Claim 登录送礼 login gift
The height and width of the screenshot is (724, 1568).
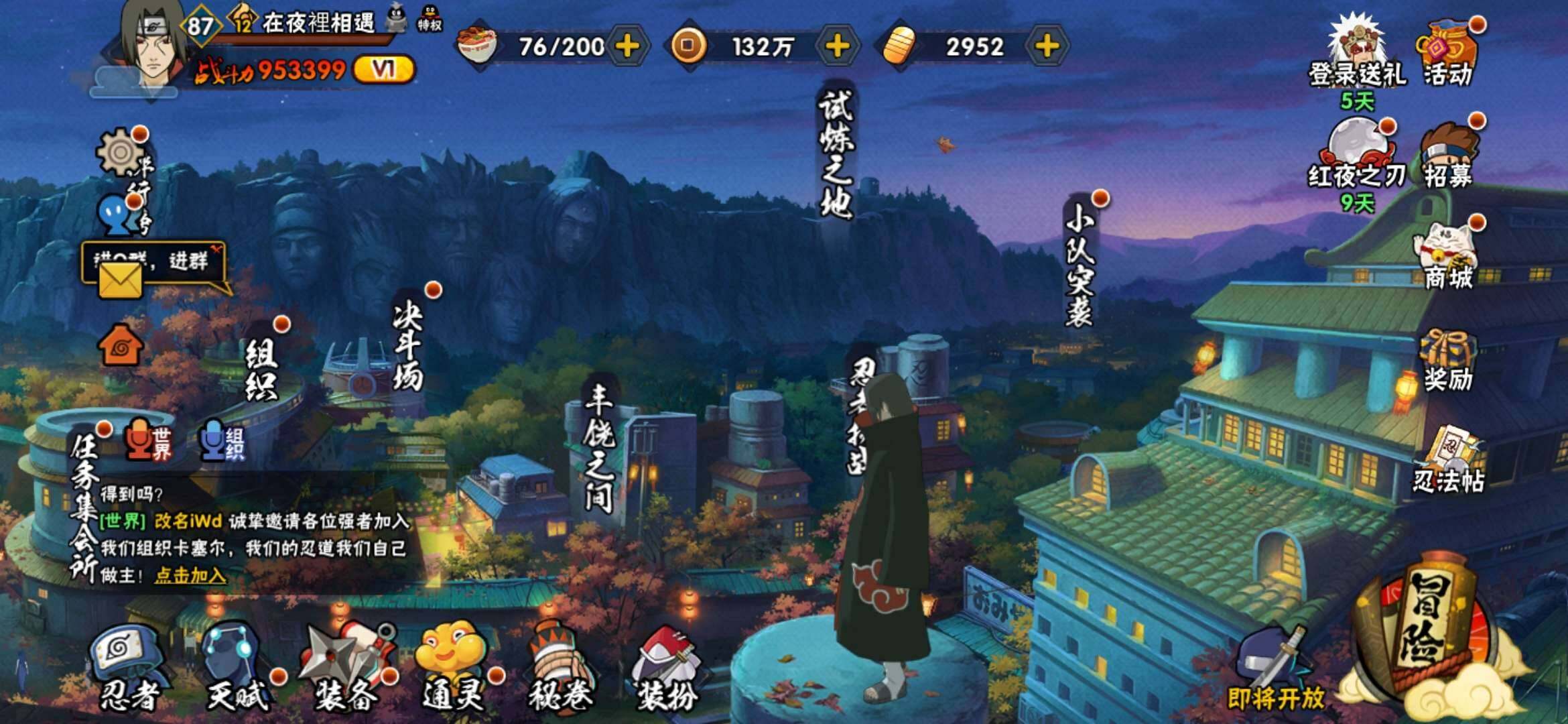pos(1357,57)
